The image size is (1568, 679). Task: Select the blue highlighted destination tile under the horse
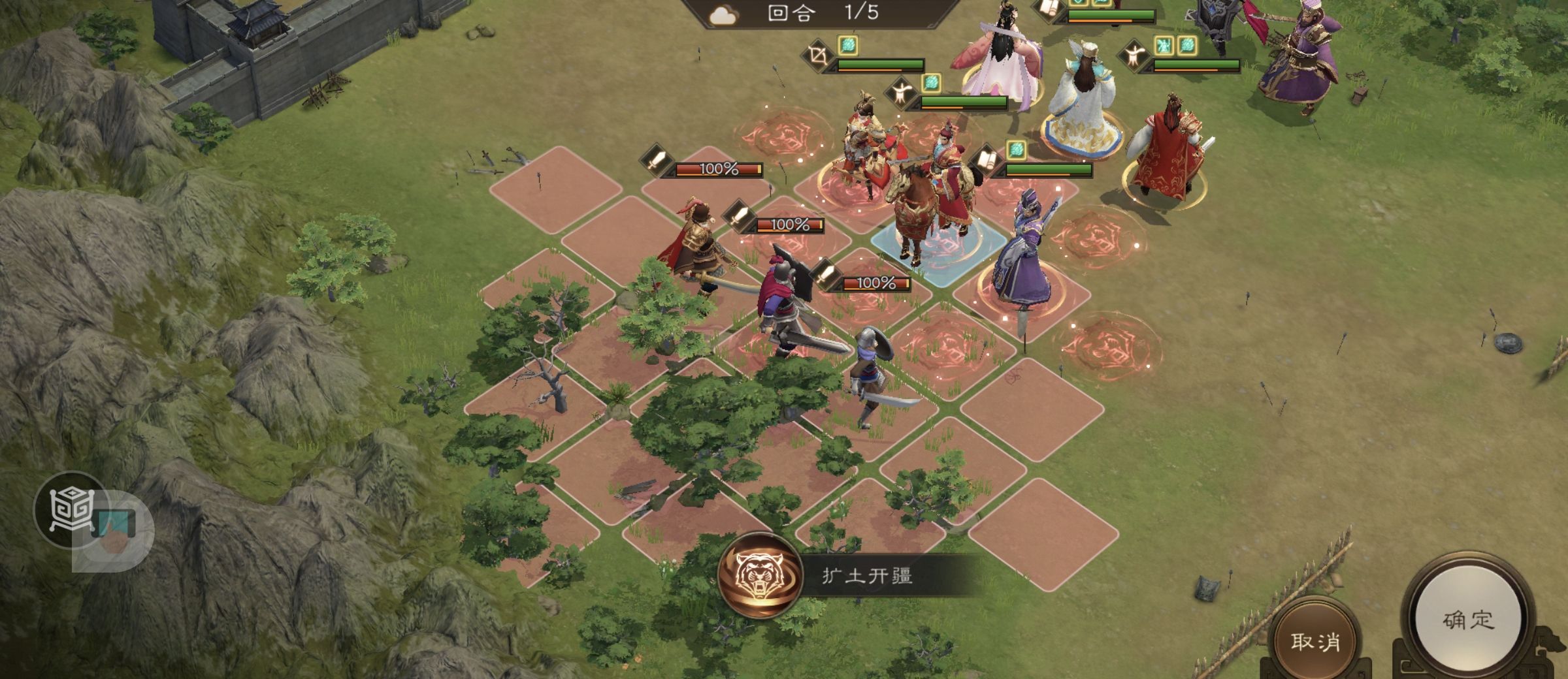[x=934, y=251]
